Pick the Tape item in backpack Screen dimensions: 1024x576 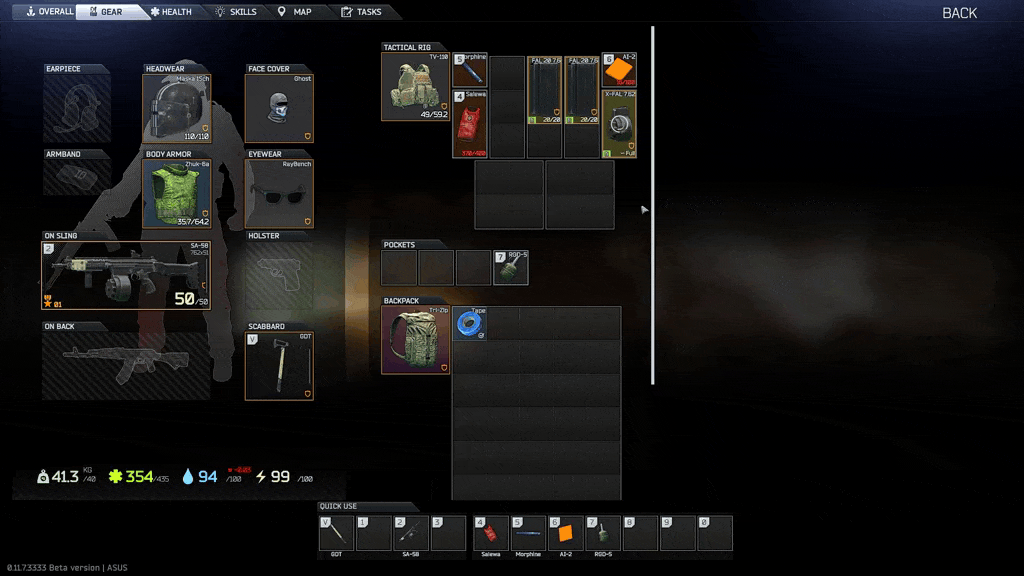[x=470, y=324]
